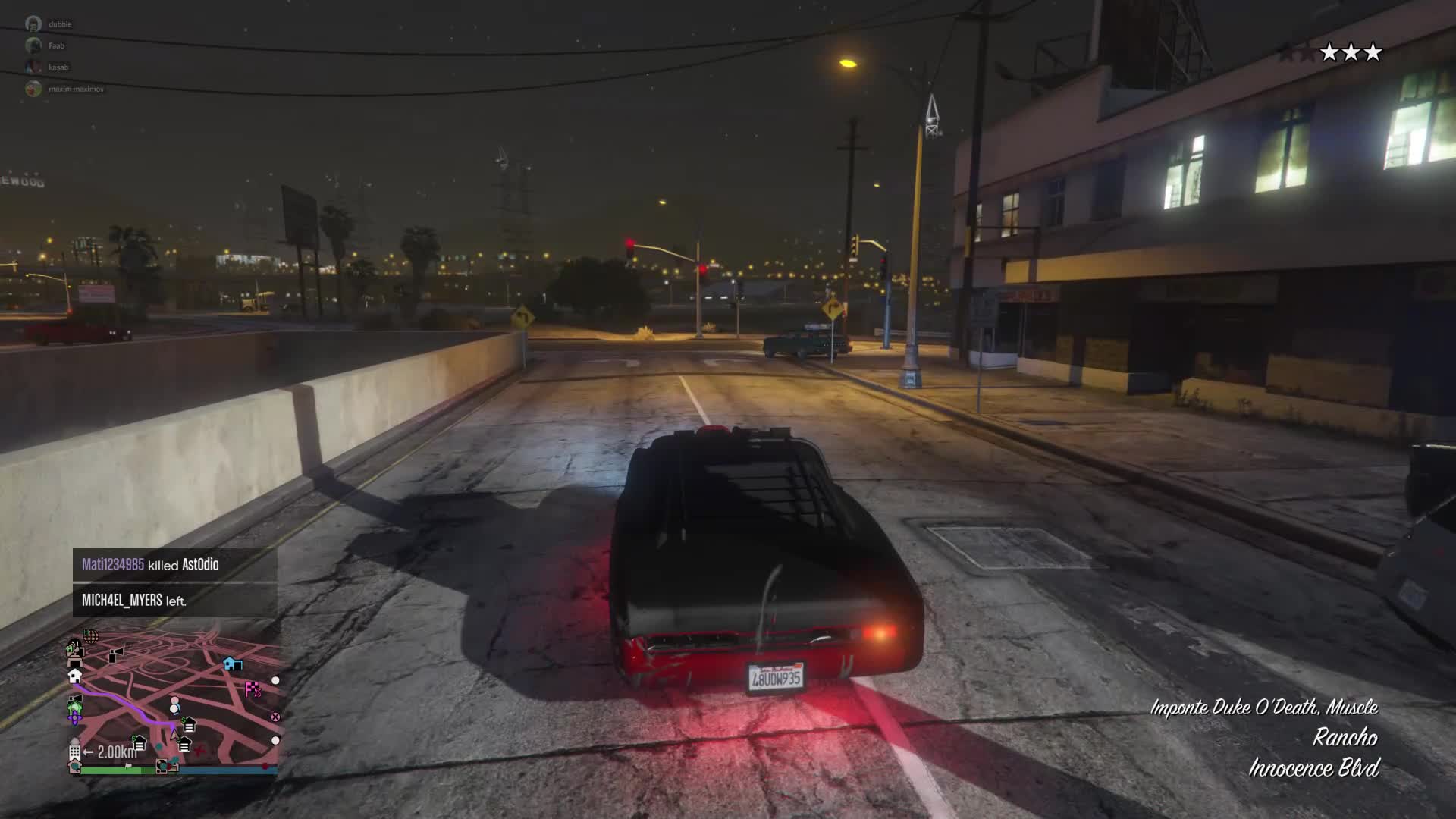Select maxim maximov in the voice overlay
The width and height of the screenshot is (1456, 819).
coord(76,89)
